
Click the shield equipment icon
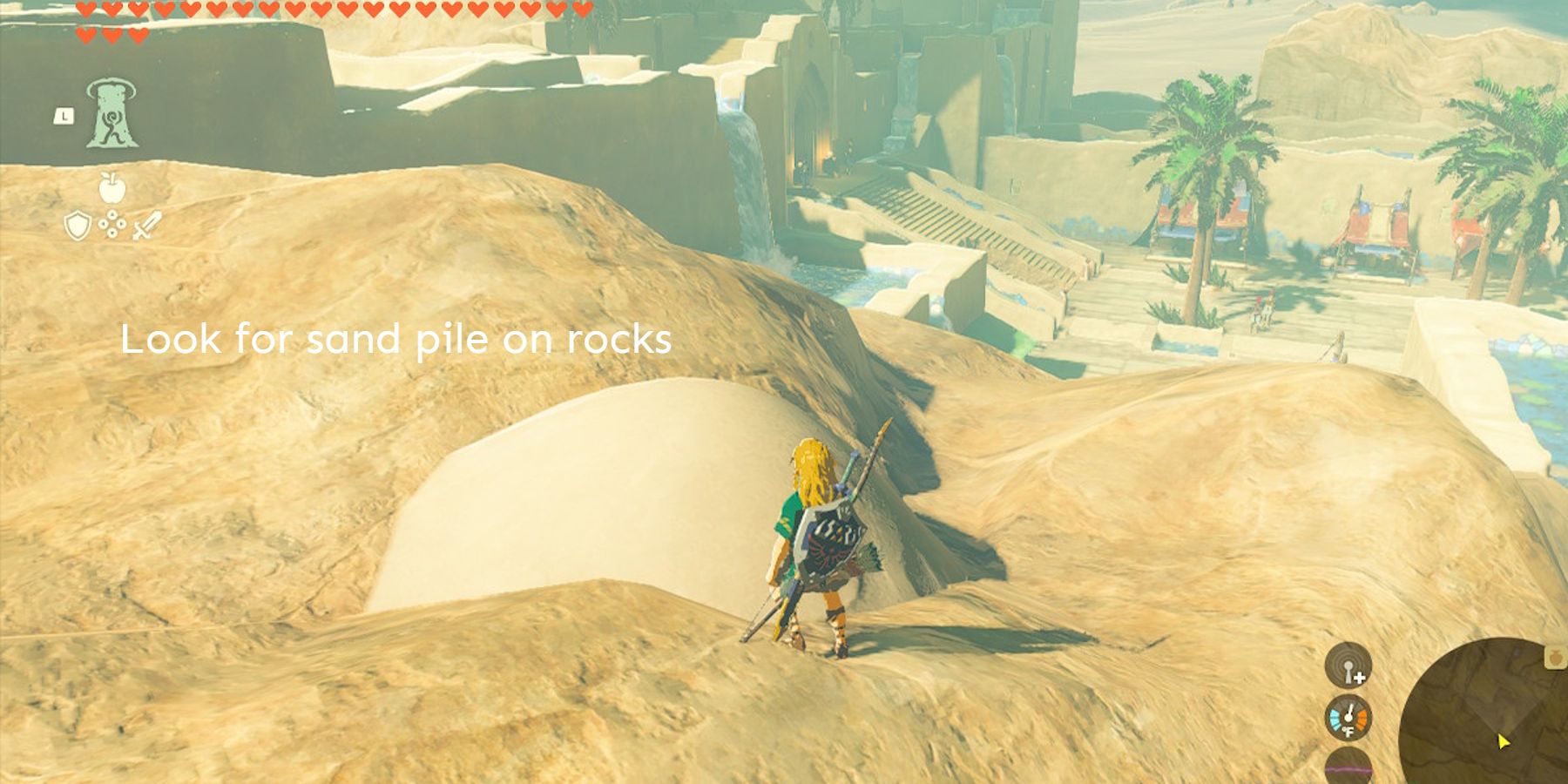point(77,225)
